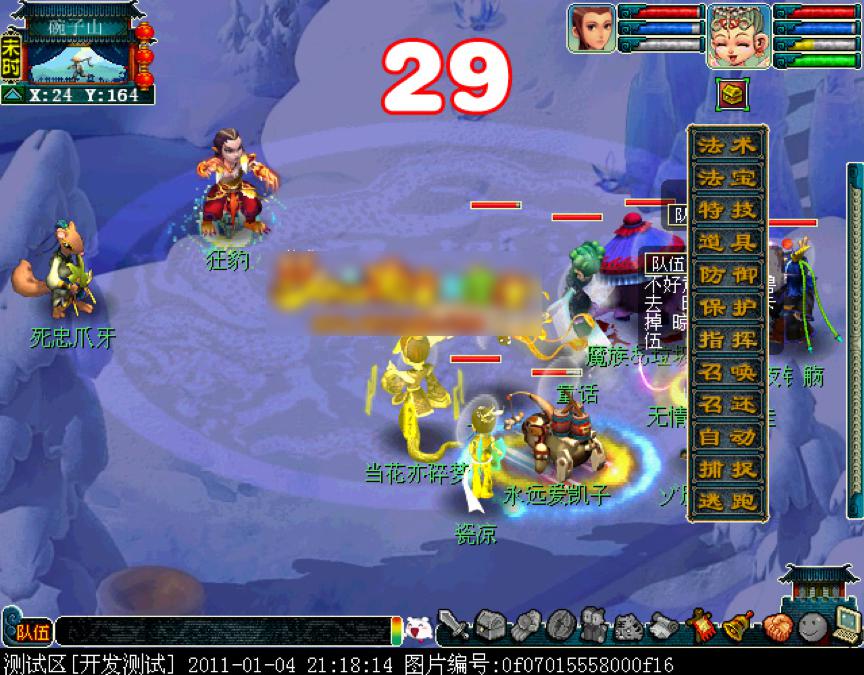Select the 特技 (Special Skill) command
Image resolution: width=864 pixels, height=675 pixels.
pos(728,210)
